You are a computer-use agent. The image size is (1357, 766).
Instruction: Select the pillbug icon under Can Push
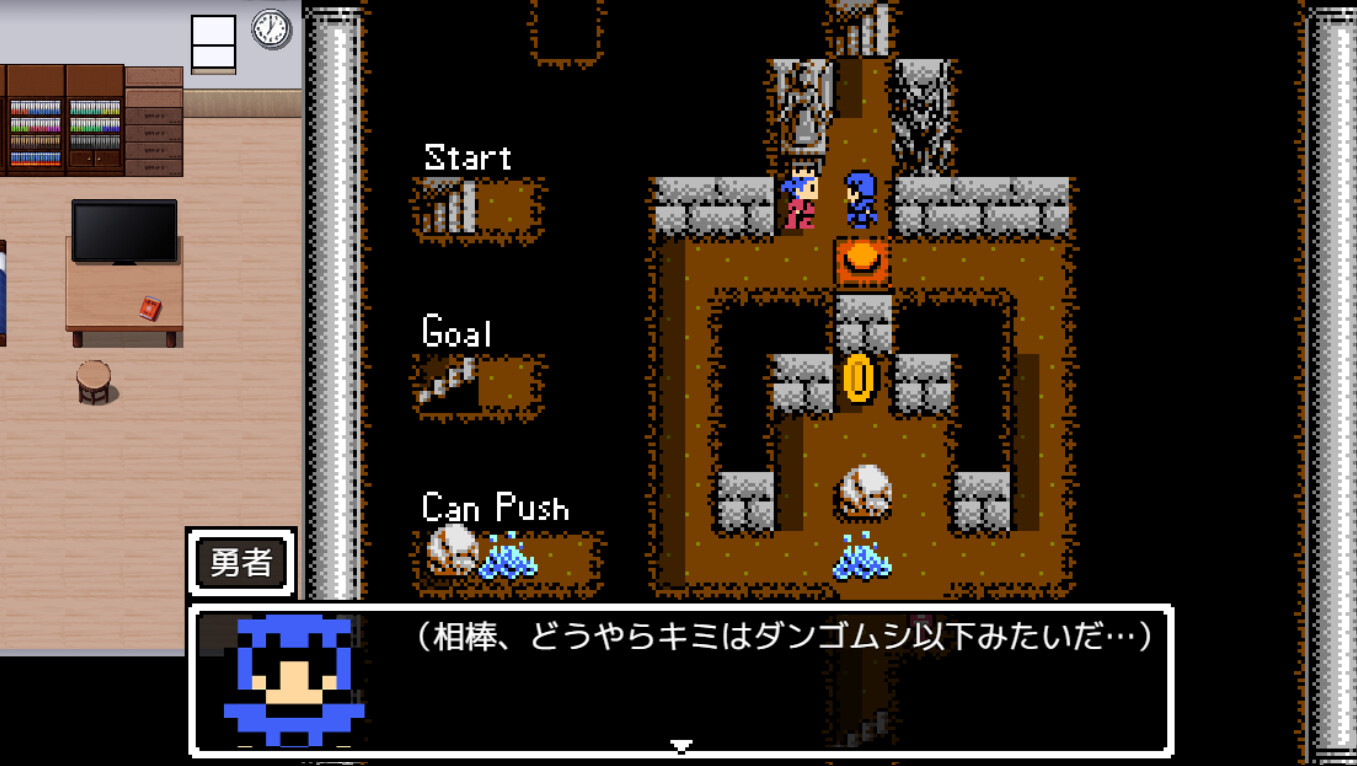(x=453, y=551)
